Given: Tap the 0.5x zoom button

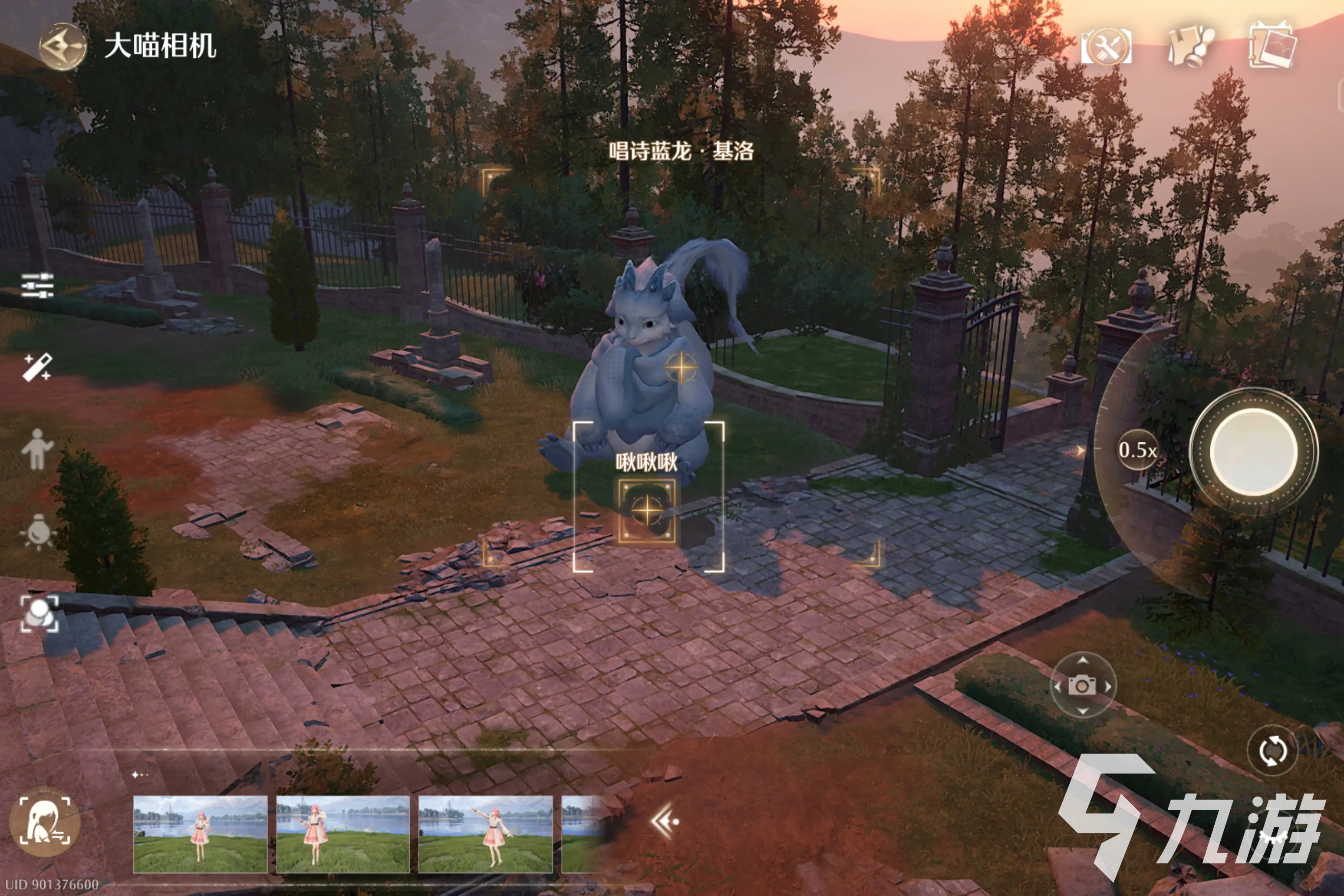Looking at the screenshot, I should [1137, 450].
